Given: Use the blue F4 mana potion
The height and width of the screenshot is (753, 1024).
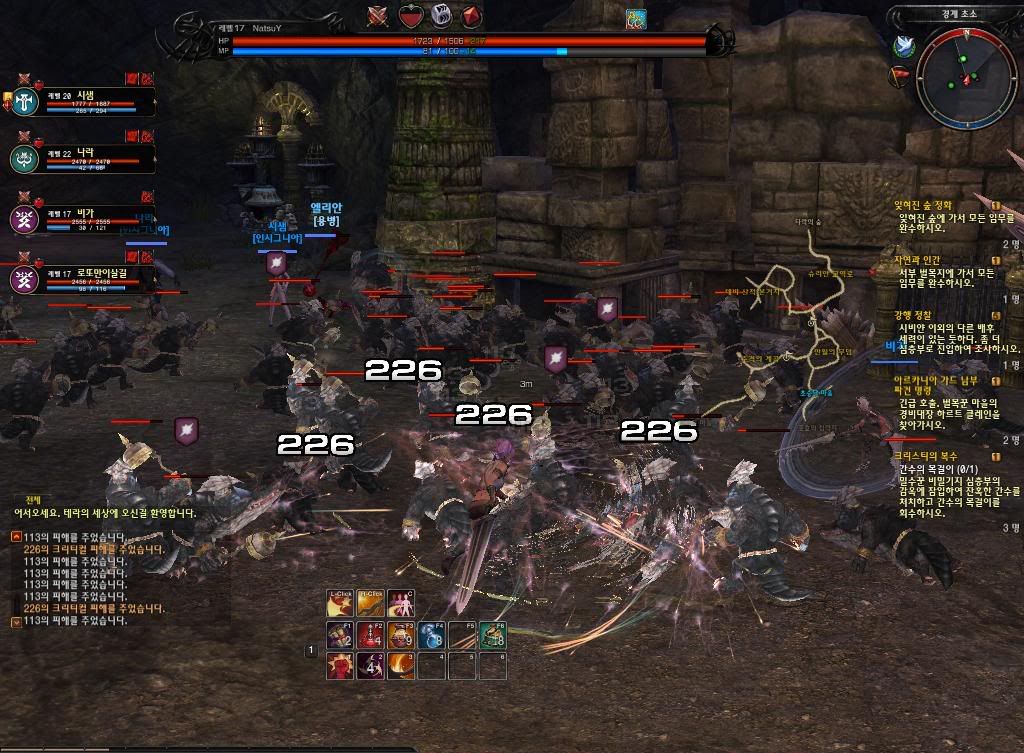Looking at the screenshot, I should pos(431,635).
